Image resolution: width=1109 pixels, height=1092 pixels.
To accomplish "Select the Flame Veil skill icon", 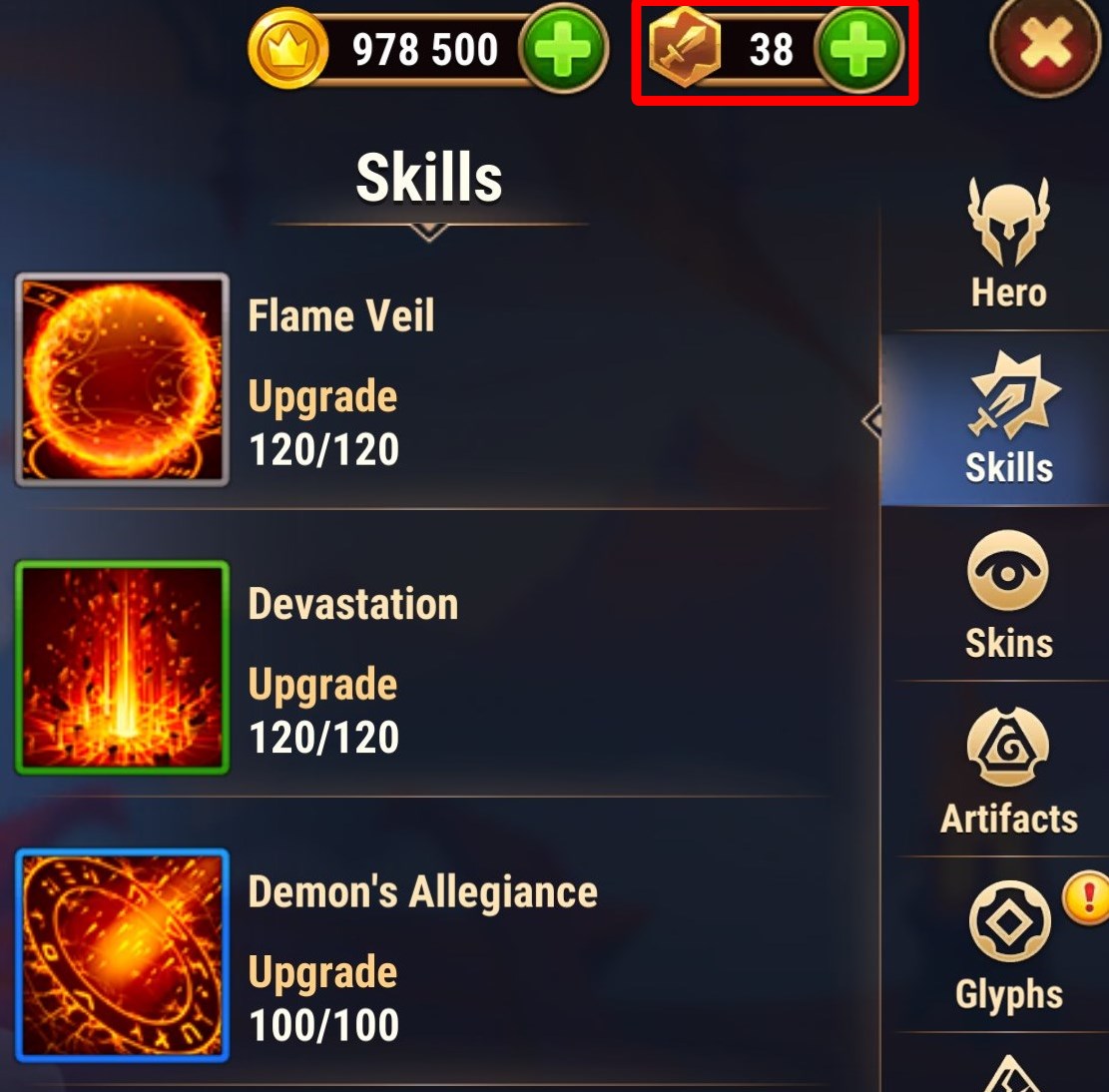I will [122, 380].
